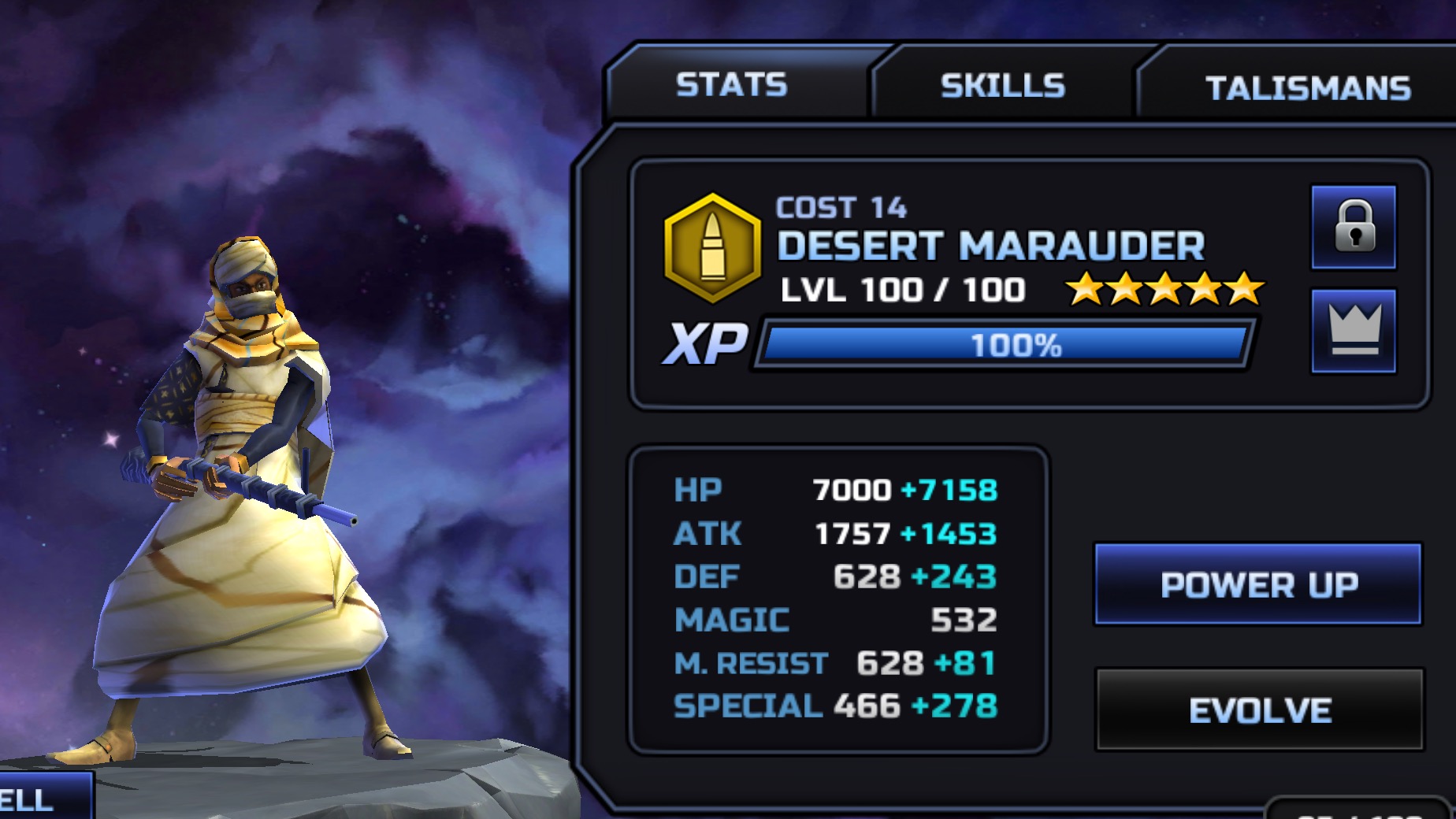Choose the Evolve button

(x=1259, y=710)
